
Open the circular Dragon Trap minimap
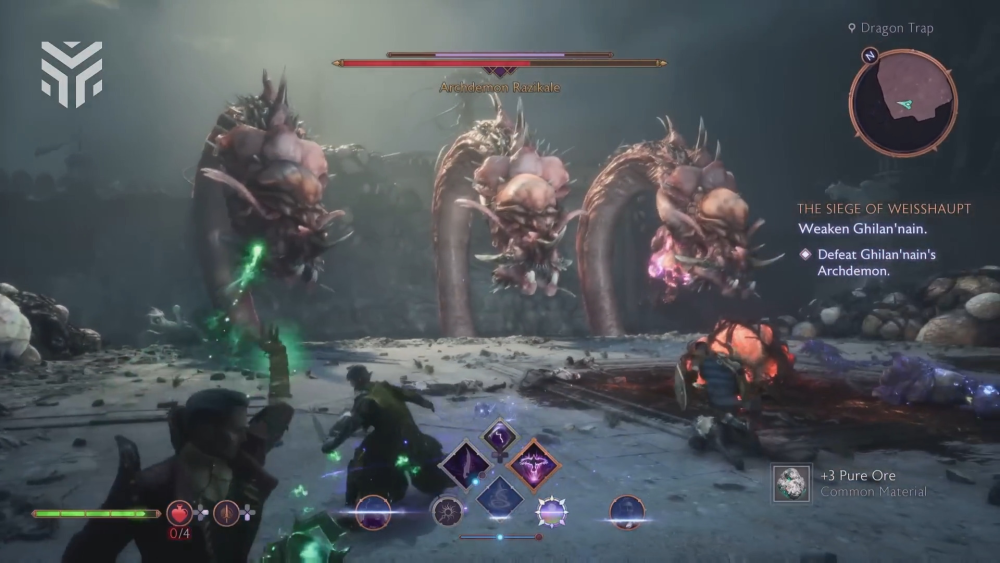(x=903, y=102)
